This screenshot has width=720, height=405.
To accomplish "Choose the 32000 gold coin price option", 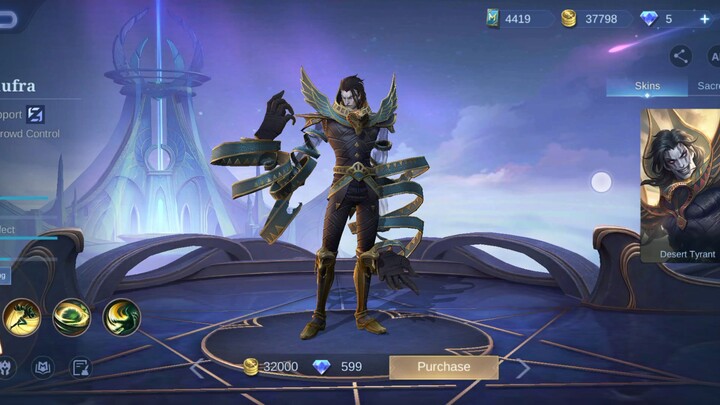I will click(x=271, y=367).
